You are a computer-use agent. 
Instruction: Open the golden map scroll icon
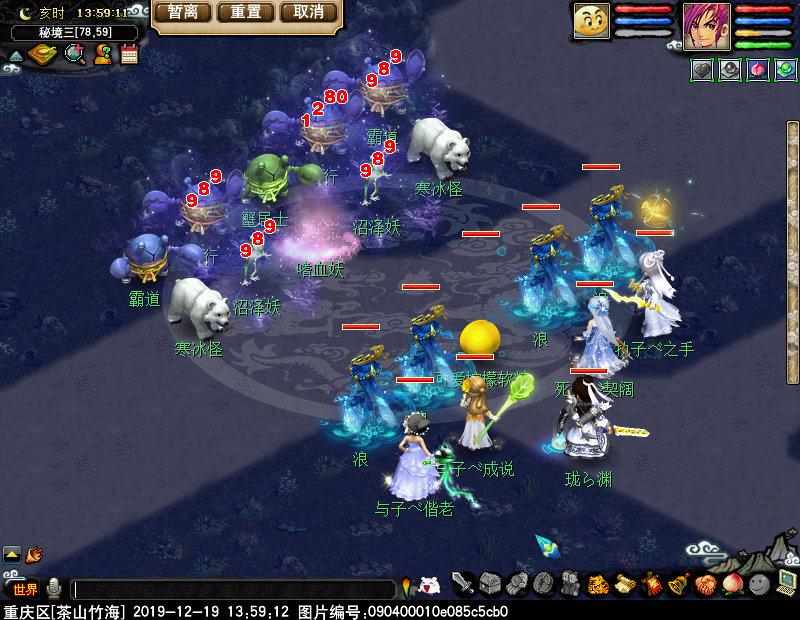[44, 55]
